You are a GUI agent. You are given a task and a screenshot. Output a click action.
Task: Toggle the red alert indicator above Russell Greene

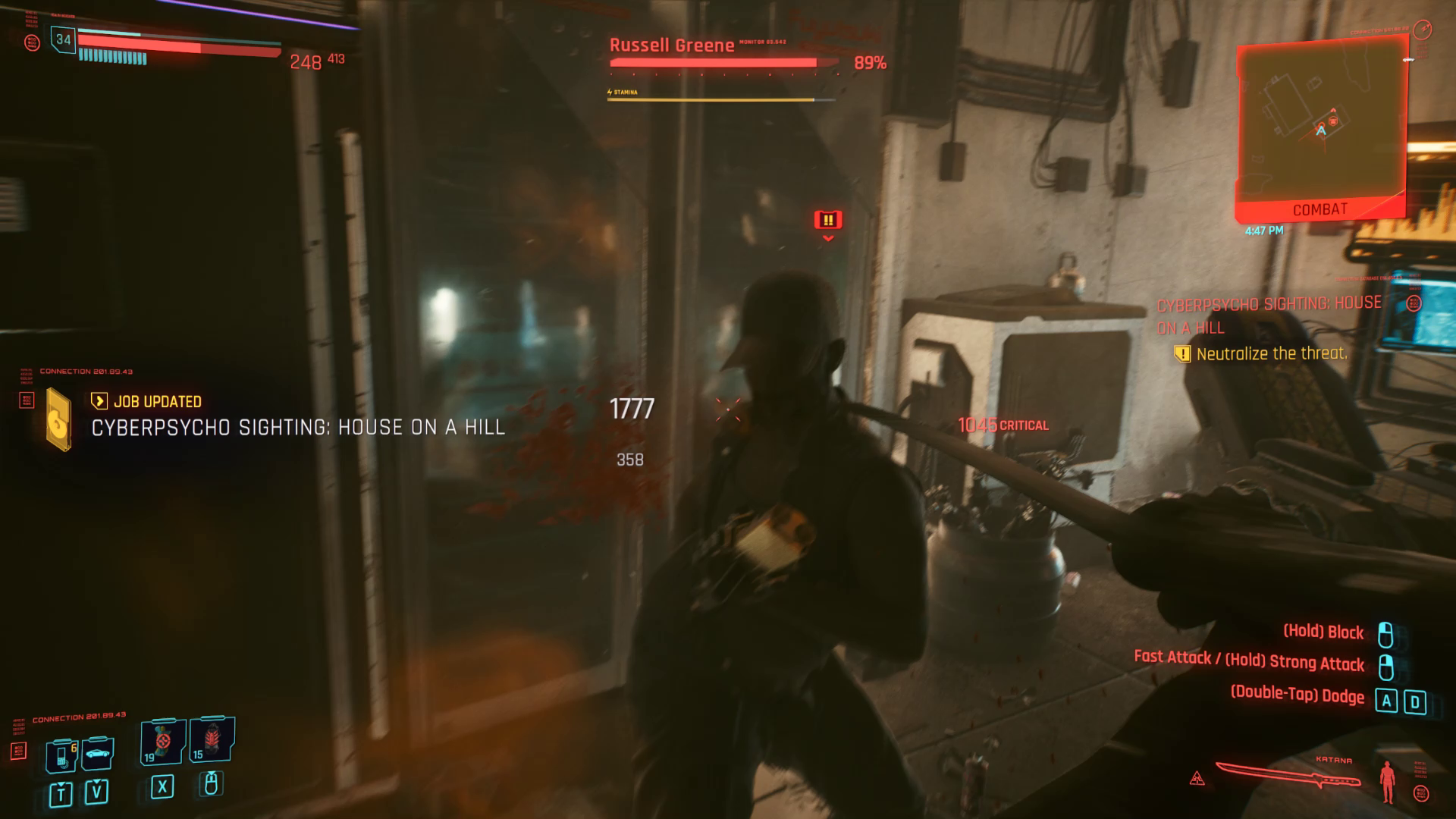[x=827, y=219]
